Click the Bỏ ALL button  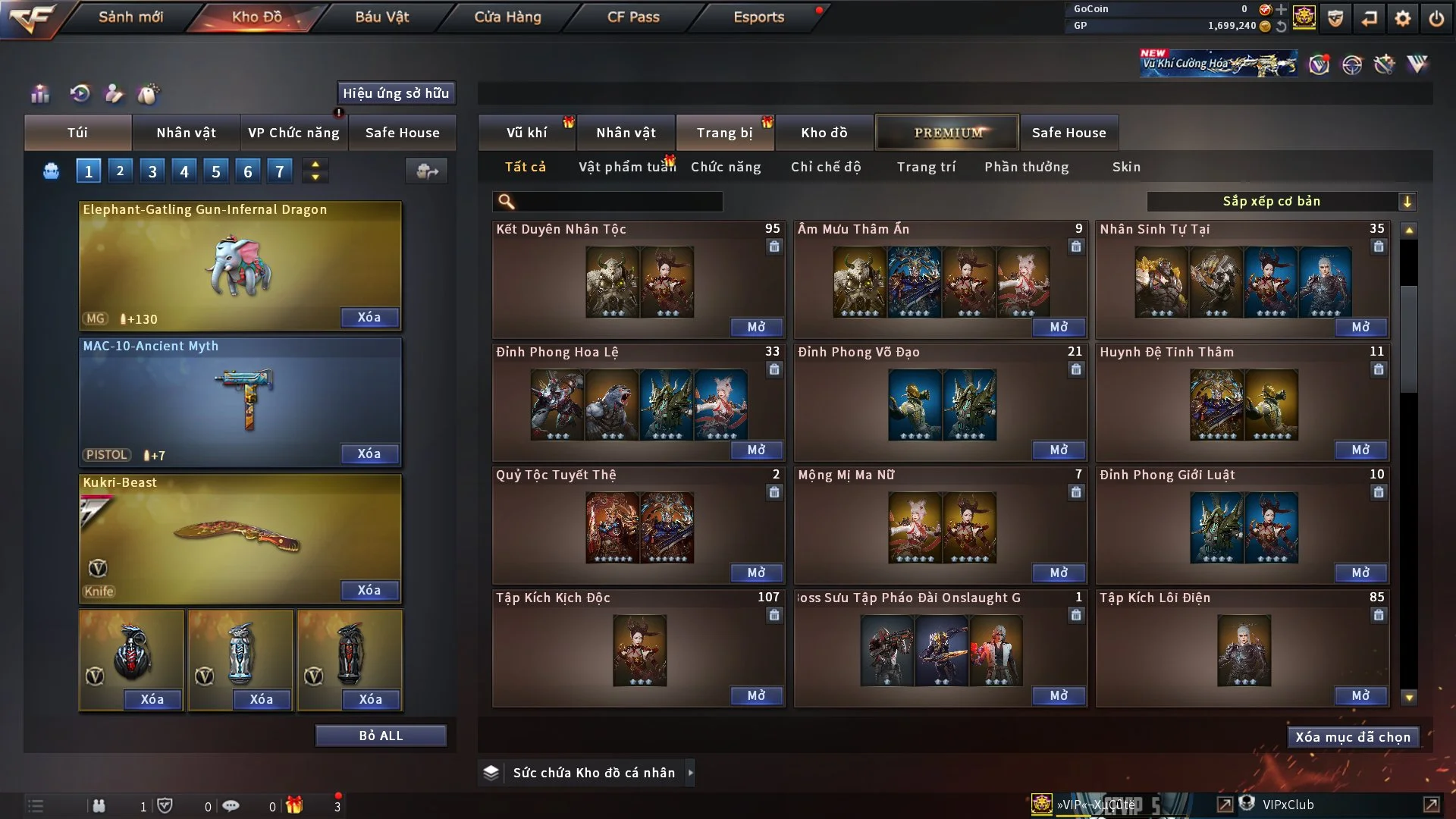pyautogui.click(x=381, y=736)
